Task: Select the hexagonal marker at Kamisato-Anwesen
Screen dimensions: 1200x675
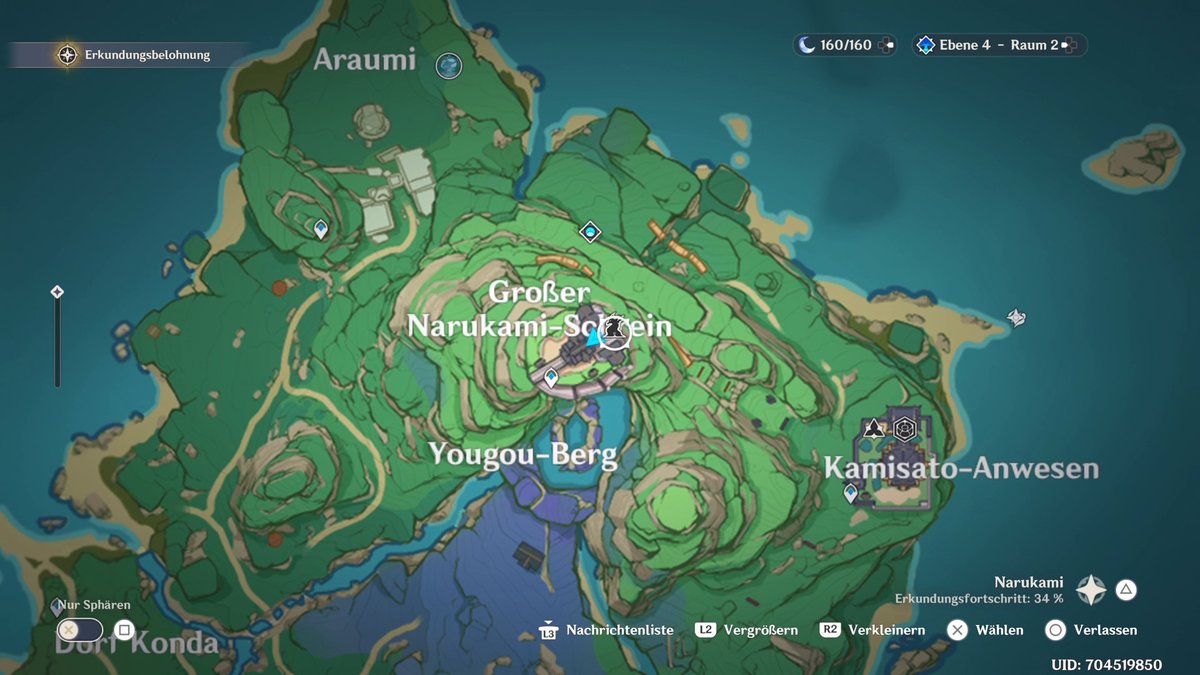Action: click(x=905, y=429)
